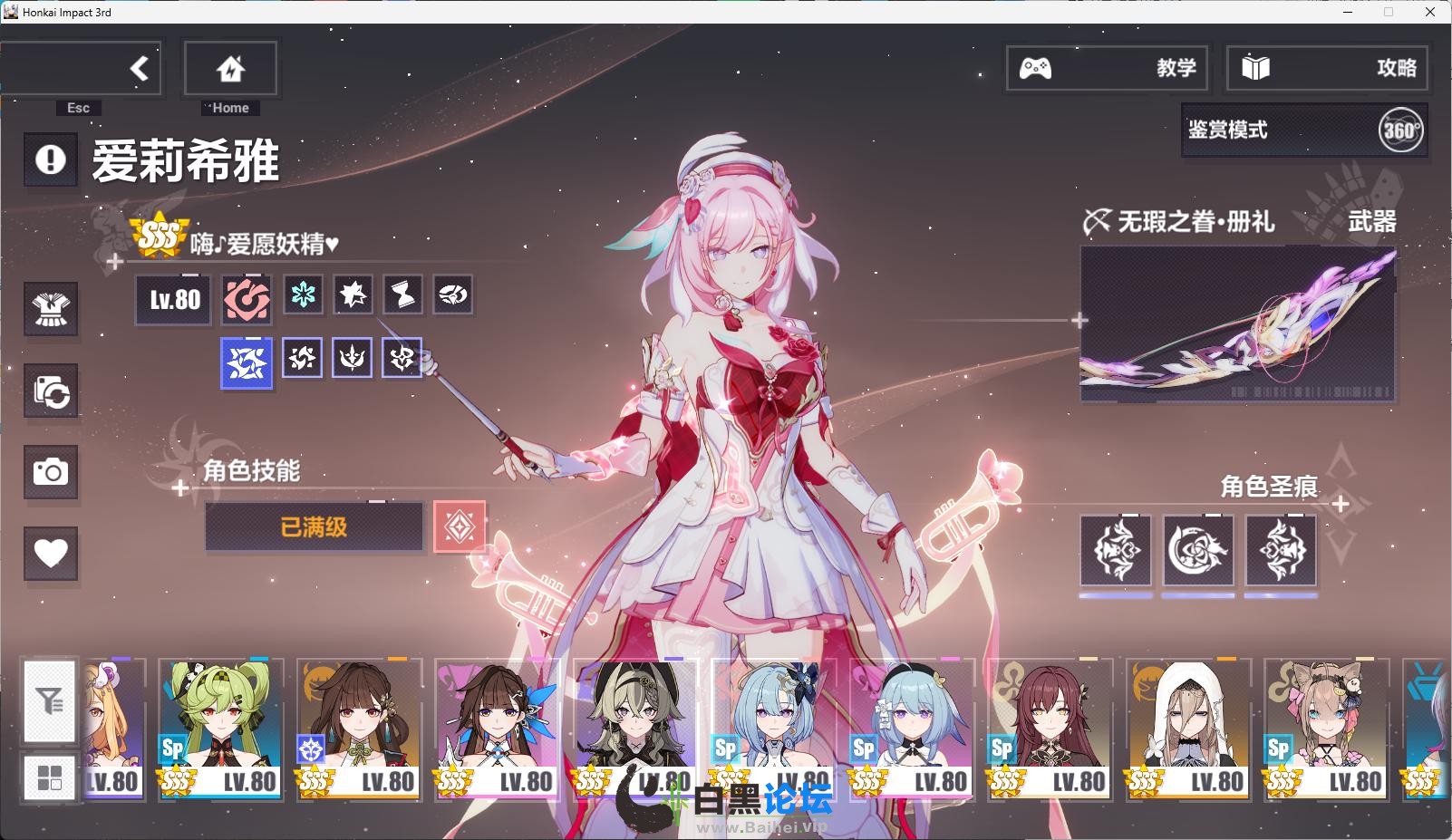Click the camera switch icon
This screenshot has height=840, width=1452.
point(51,391)
